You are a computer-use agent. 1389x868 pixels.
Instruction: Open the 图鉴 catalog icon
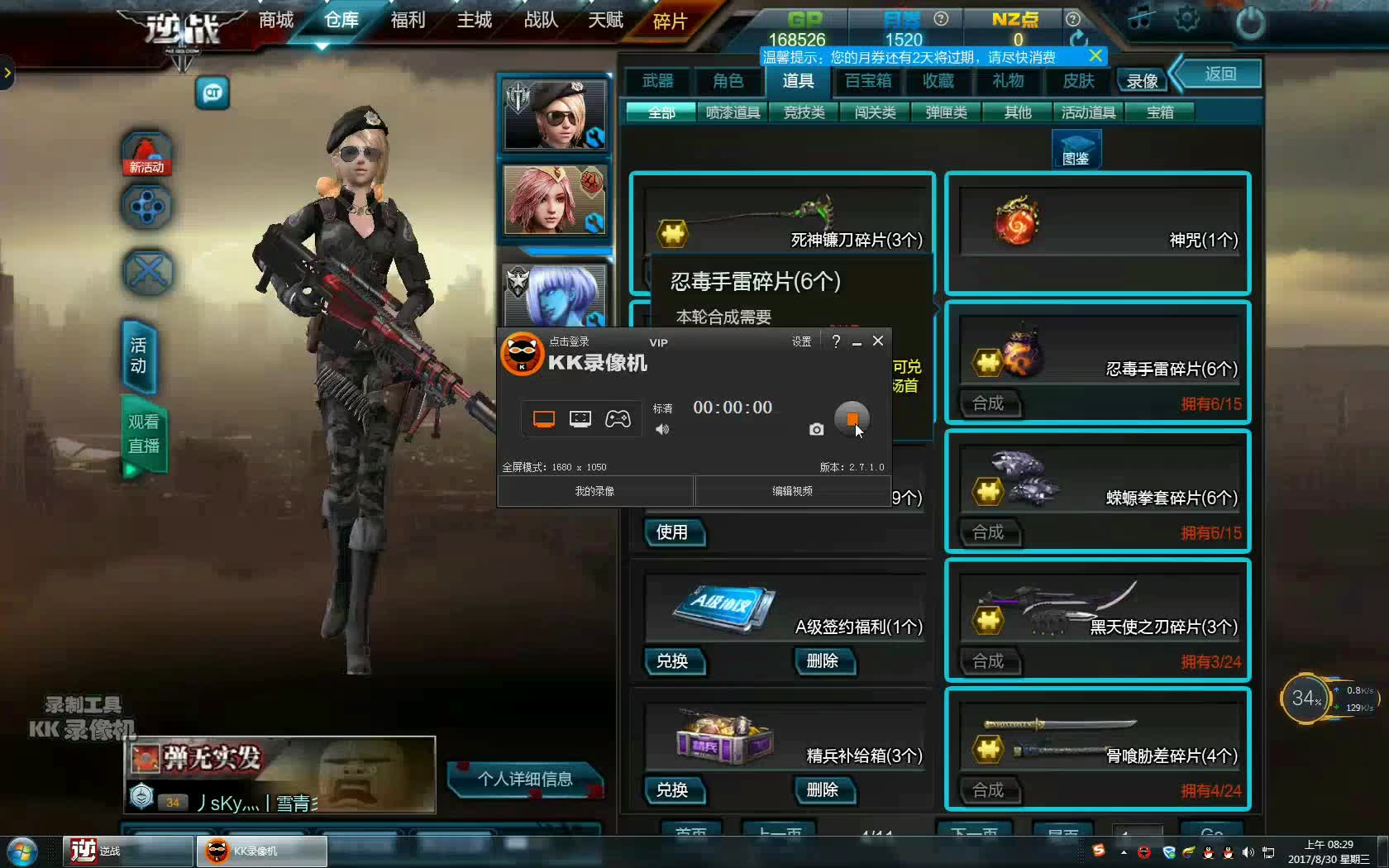coord(1076,151)
